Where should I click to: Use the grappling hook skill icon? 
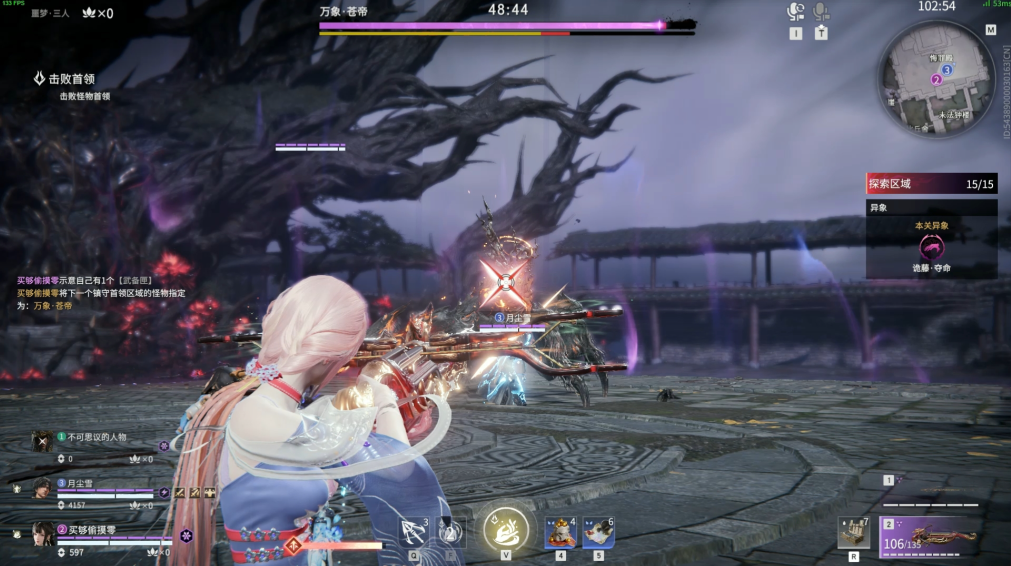412,532
